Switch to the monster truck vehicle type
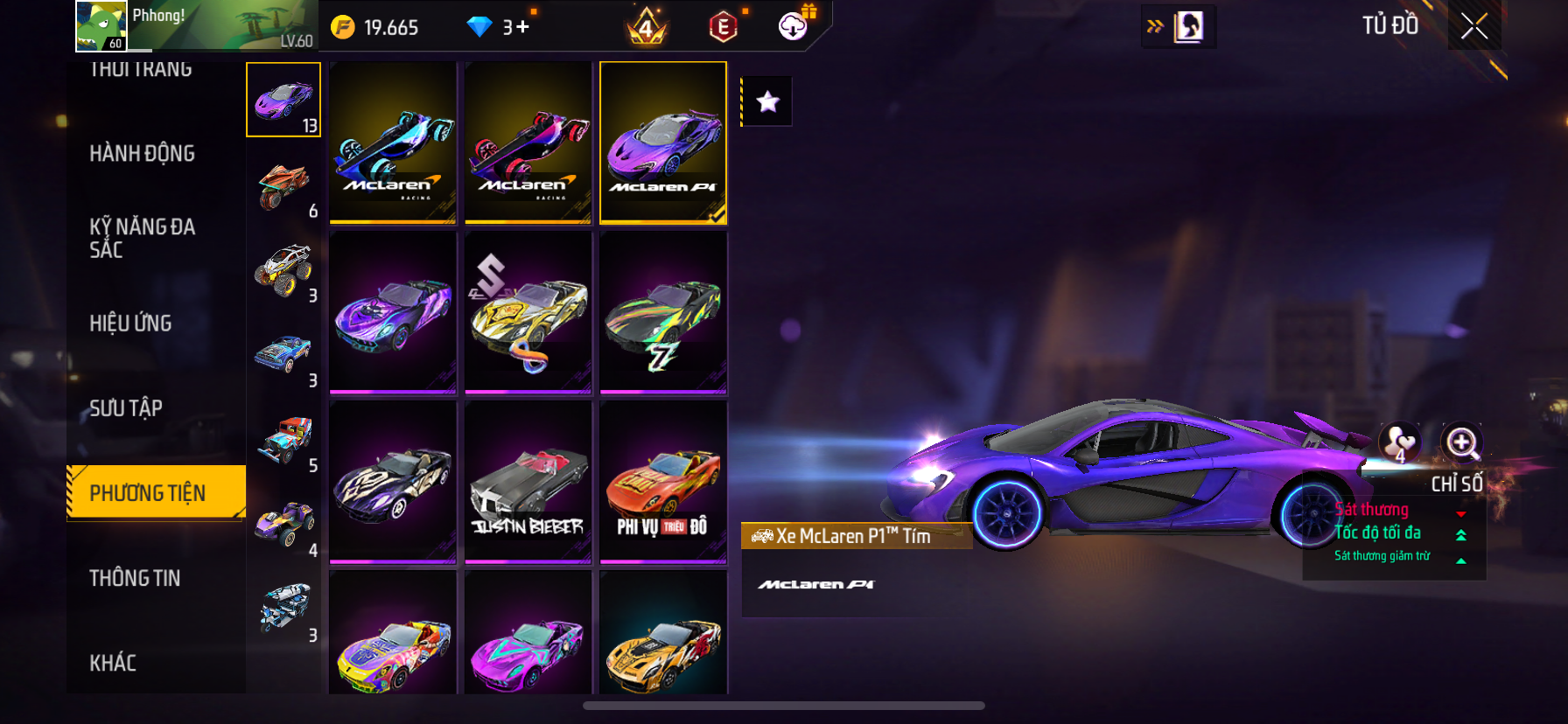Viewport: 1568px width, 724px height. click(x=283, y=271)
